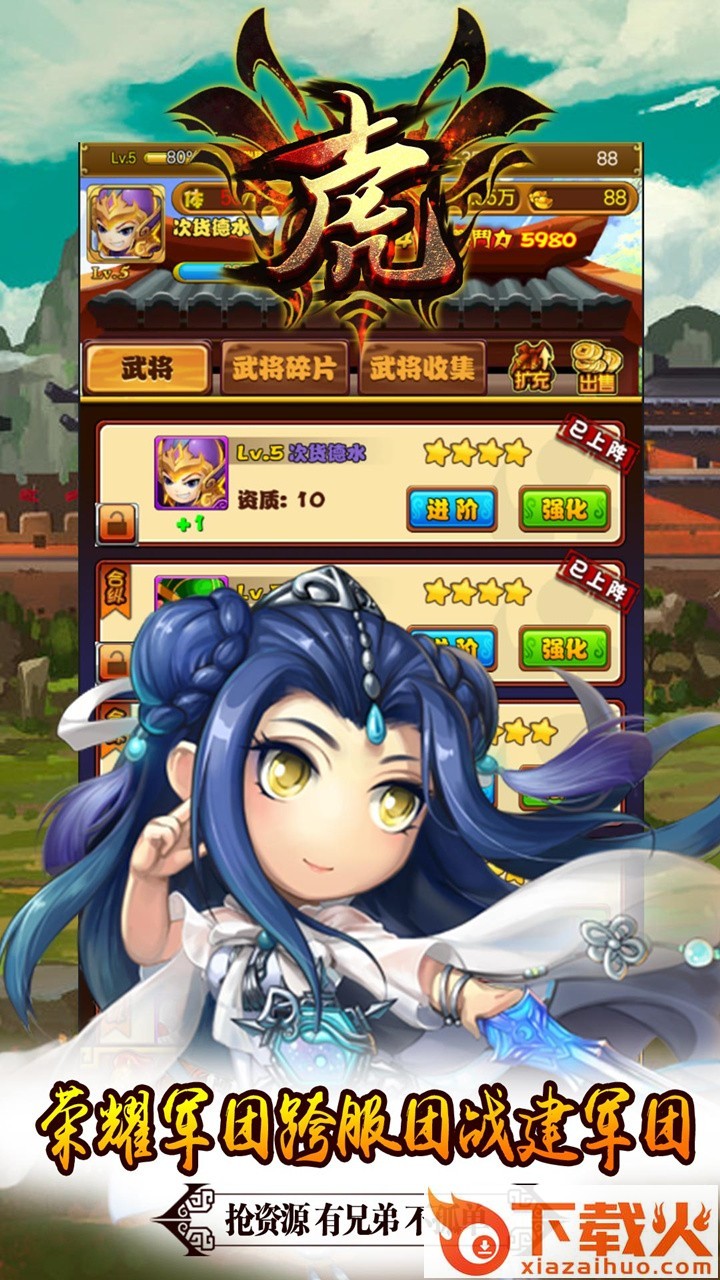Toggle the padlock on 次货德水 card

117,523
